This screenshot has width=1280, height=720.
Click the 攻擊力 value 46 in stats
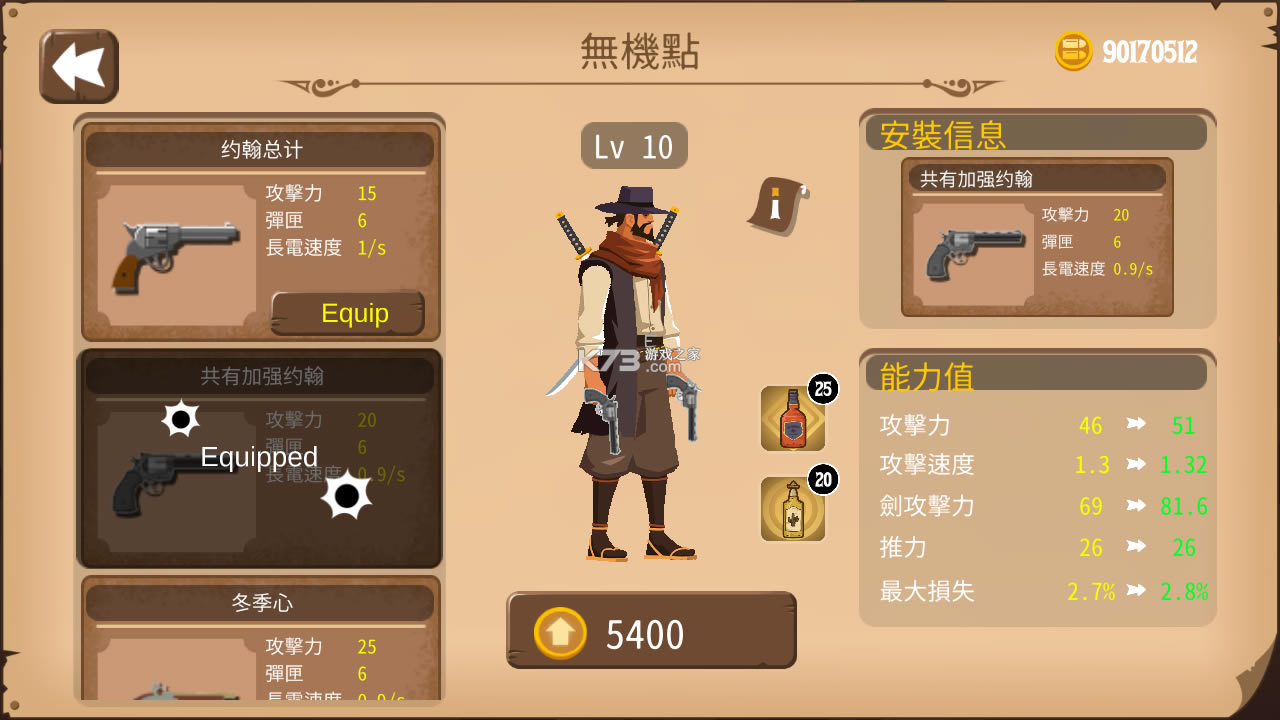pyautogui.click(x=1091, y=424)
